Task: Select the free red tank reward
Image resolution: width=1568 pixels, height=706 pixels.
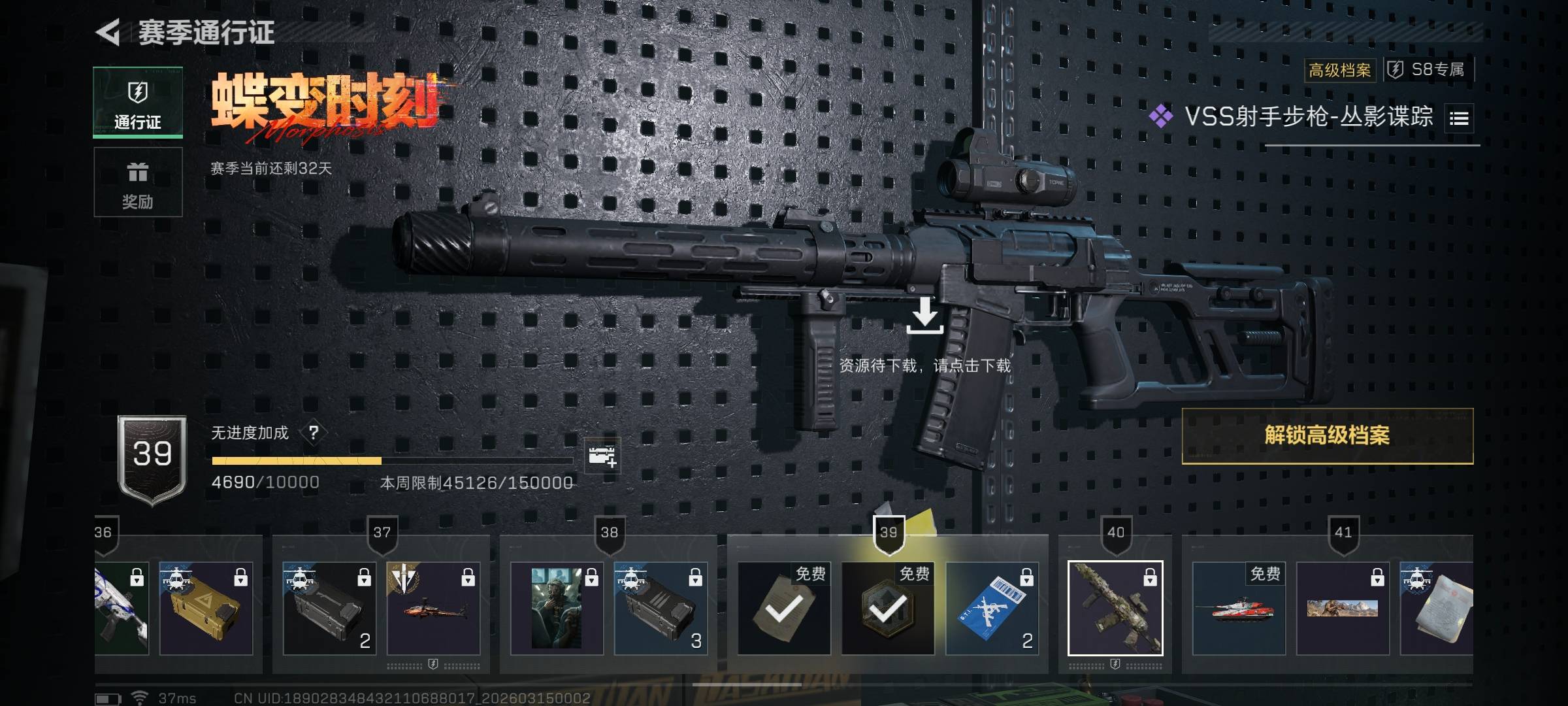Action: [1238, 608]
